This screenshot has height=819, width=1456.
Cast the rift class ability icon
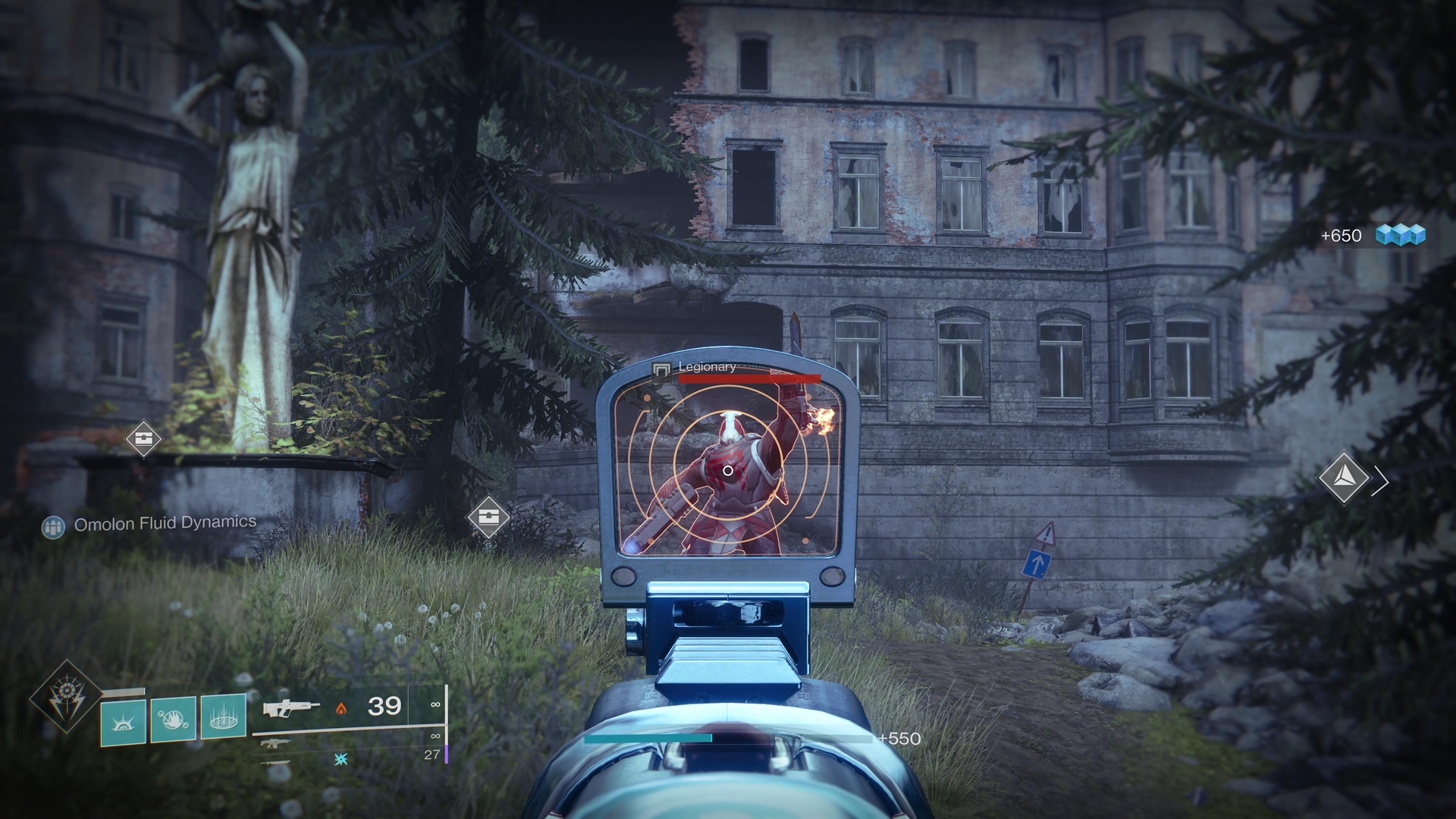pyautogui.click(x=223, y=717)
